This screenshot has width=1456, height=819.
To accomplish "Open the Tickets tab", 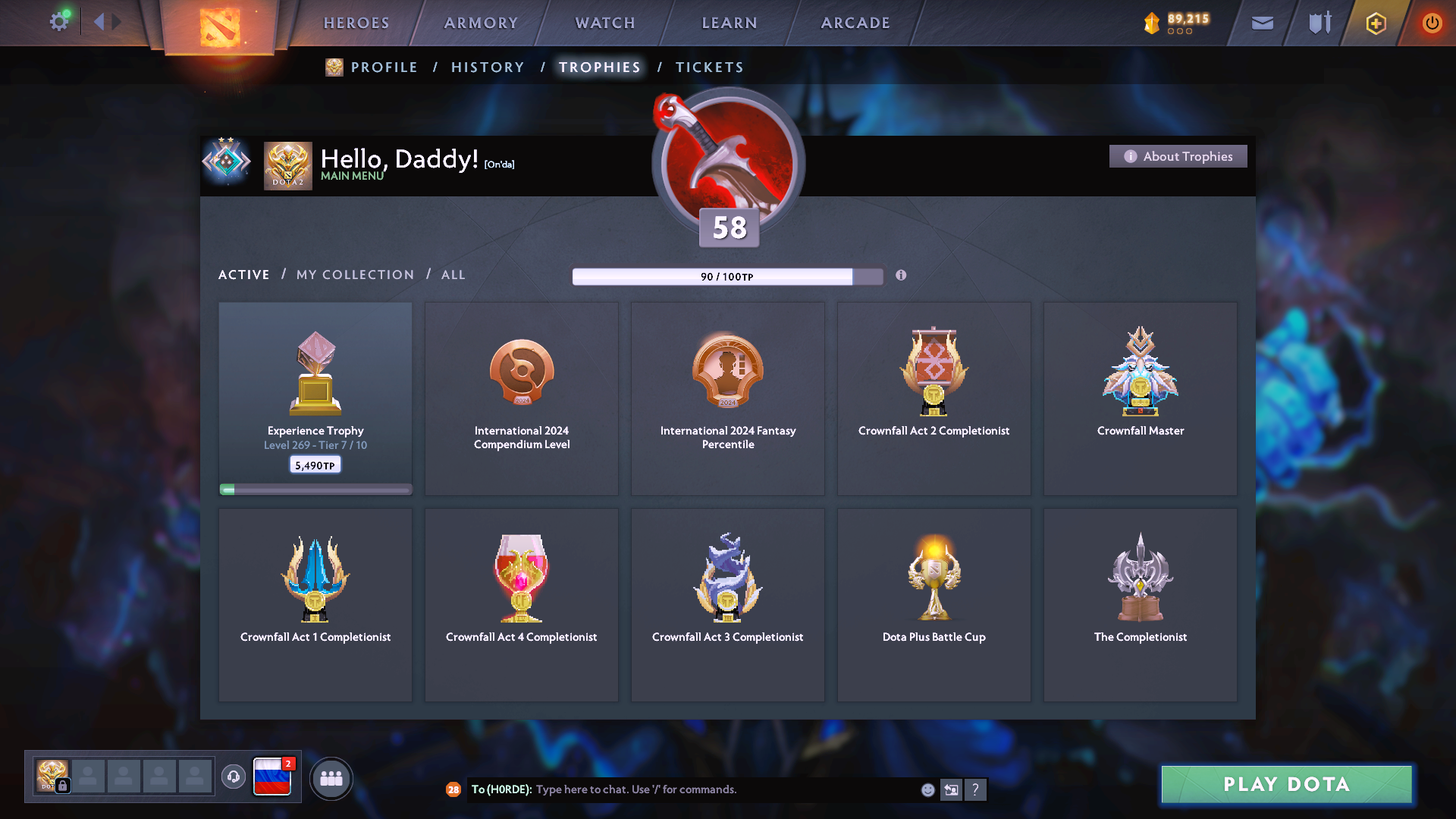I will [x=709, y=67].
